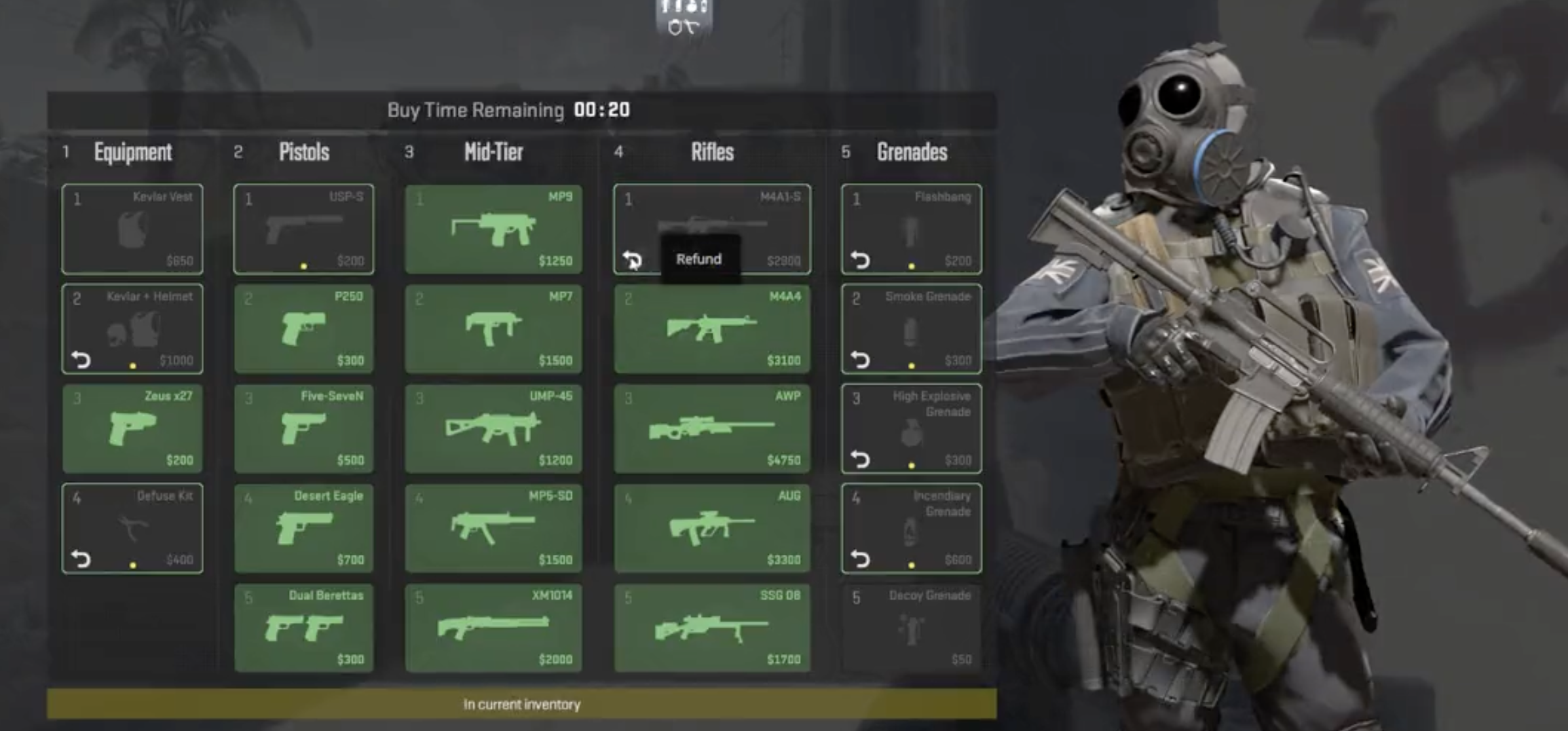Buy the XM1014 shotgun
1568x731 pixels.
(493, 629)
